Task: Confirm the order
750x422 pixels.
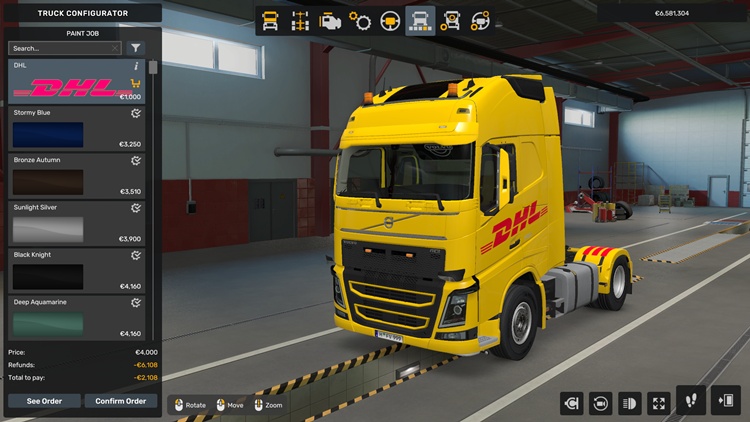Action: click(120, 401)
